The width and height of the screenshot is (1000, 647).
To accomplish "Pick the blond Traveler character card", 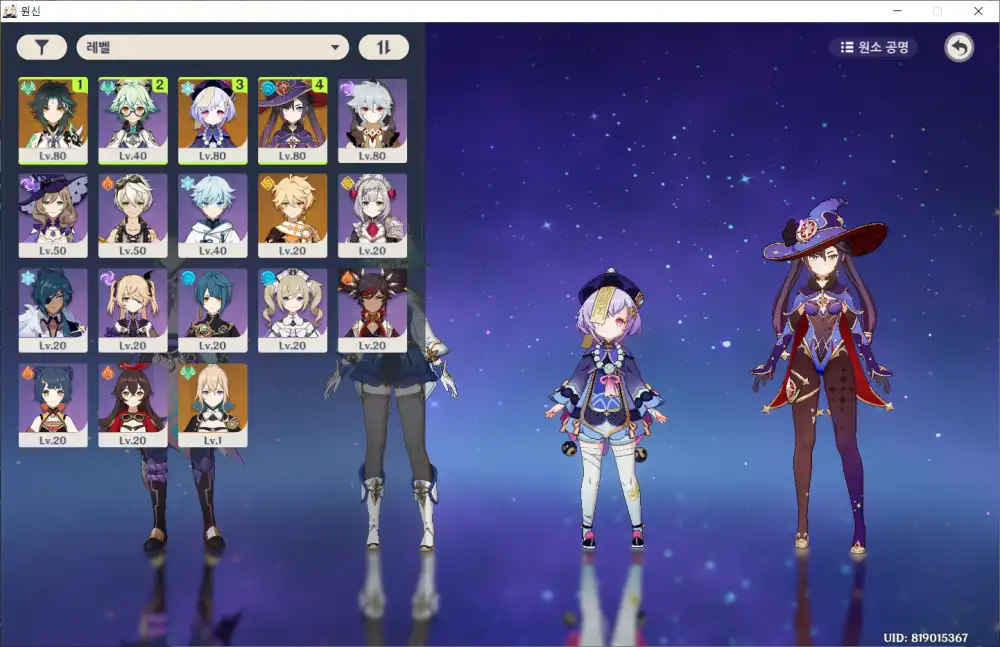I will [x=293, y=215].
